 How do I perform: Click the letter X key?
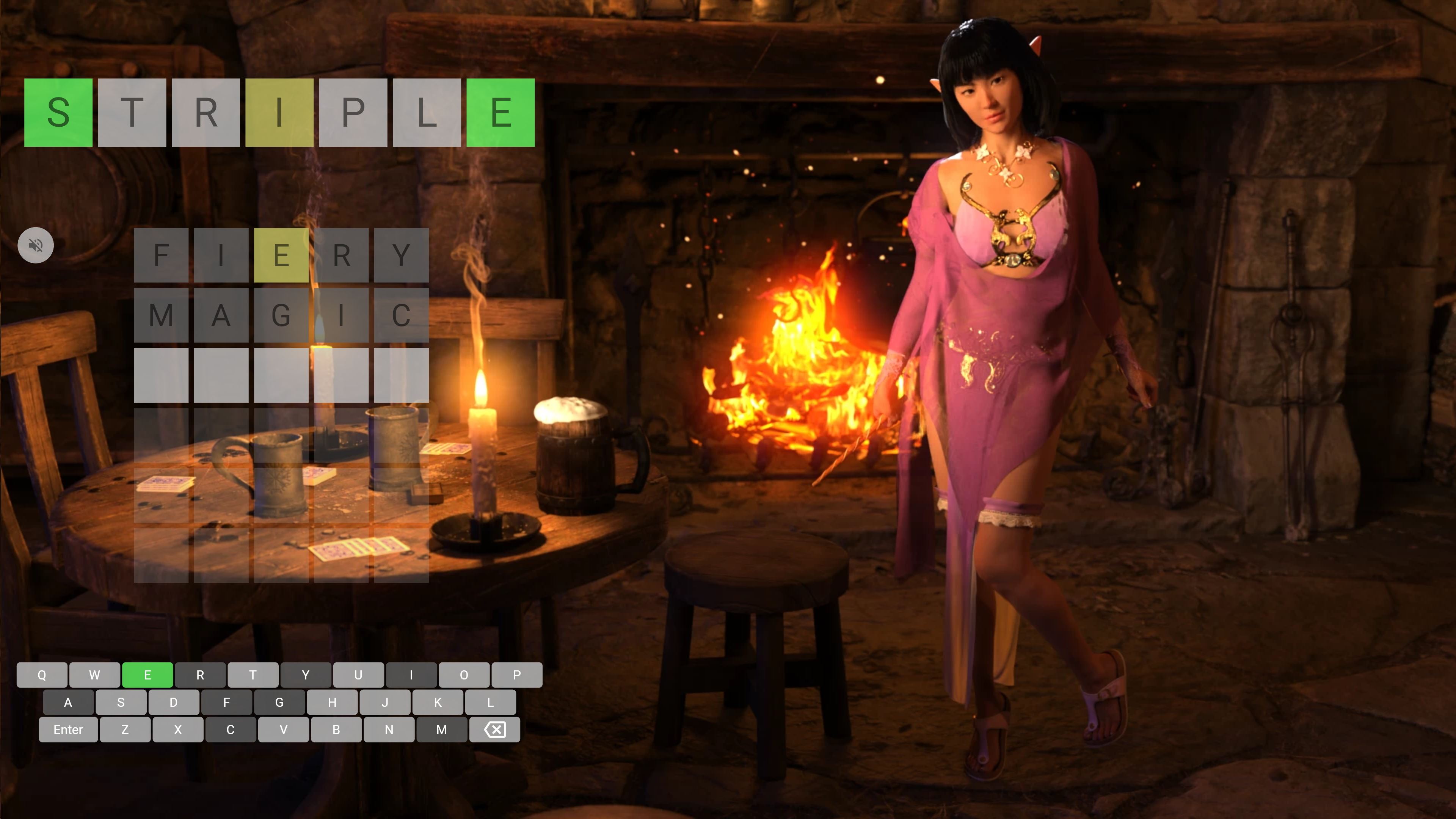[178, 730]
